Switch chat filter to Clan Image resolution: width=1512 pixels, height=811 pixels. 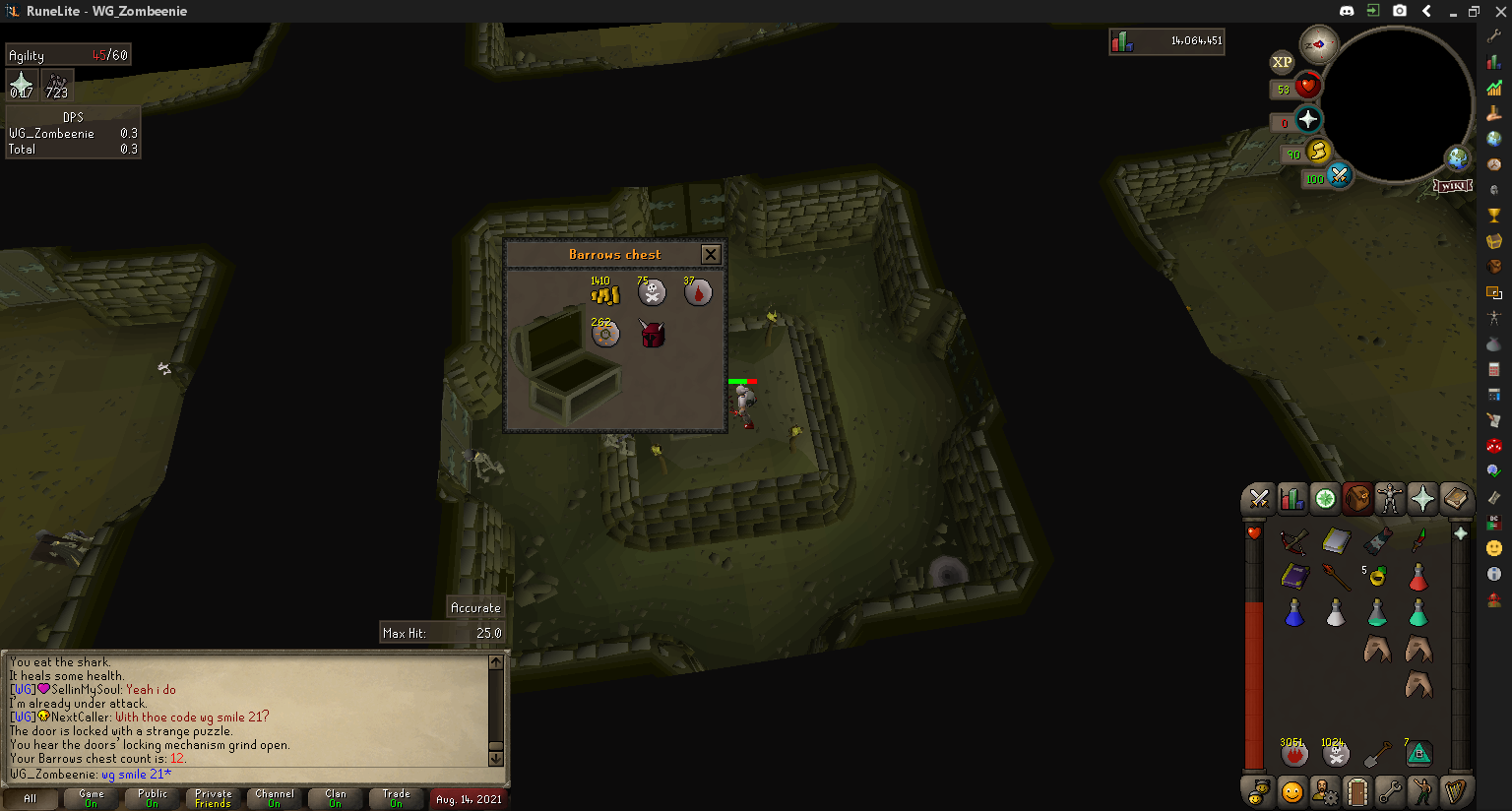(x=335, y=798)
